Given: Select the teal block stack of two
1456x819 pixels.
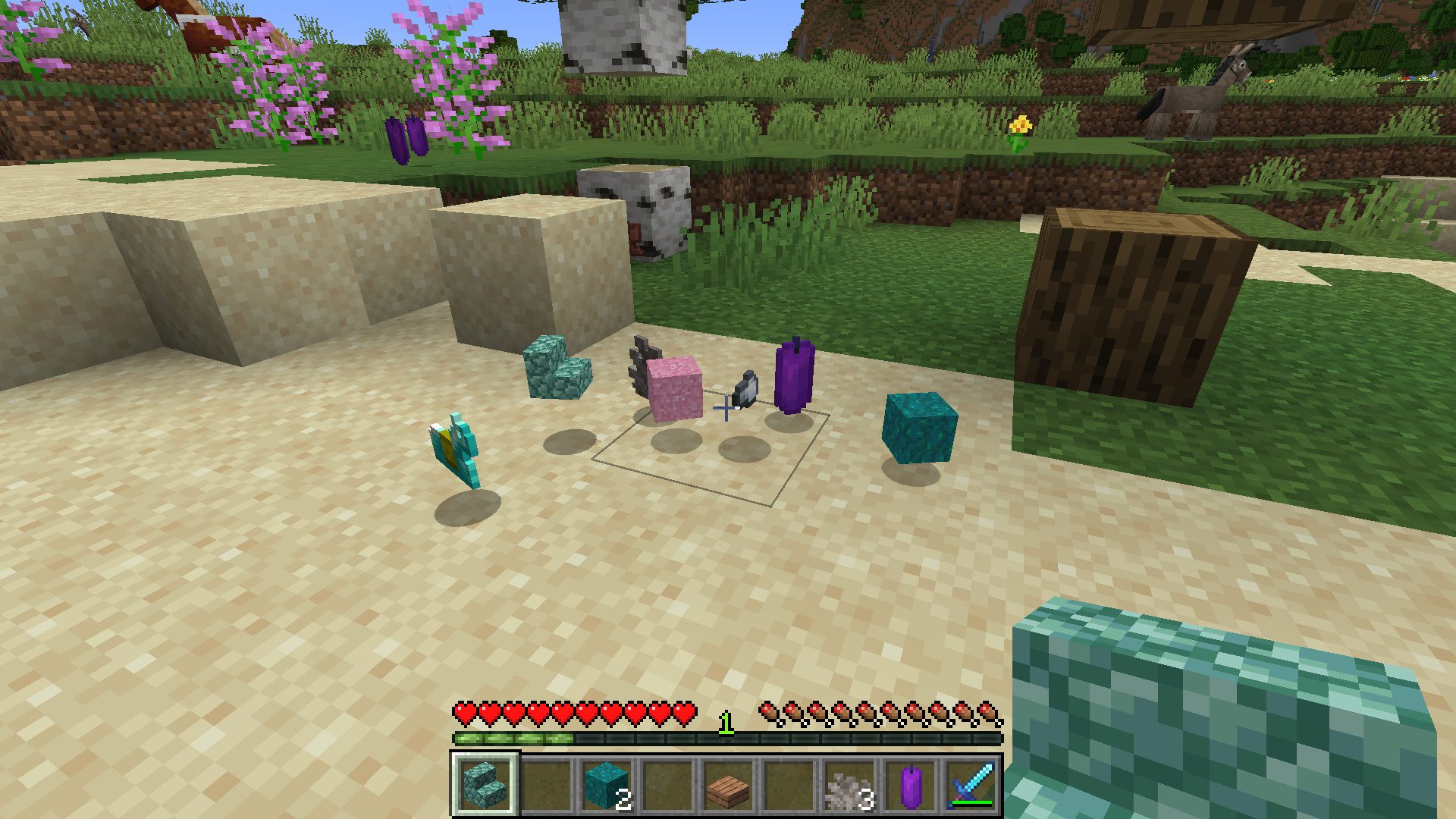Looking at the screenshot, I should (607, 786).
